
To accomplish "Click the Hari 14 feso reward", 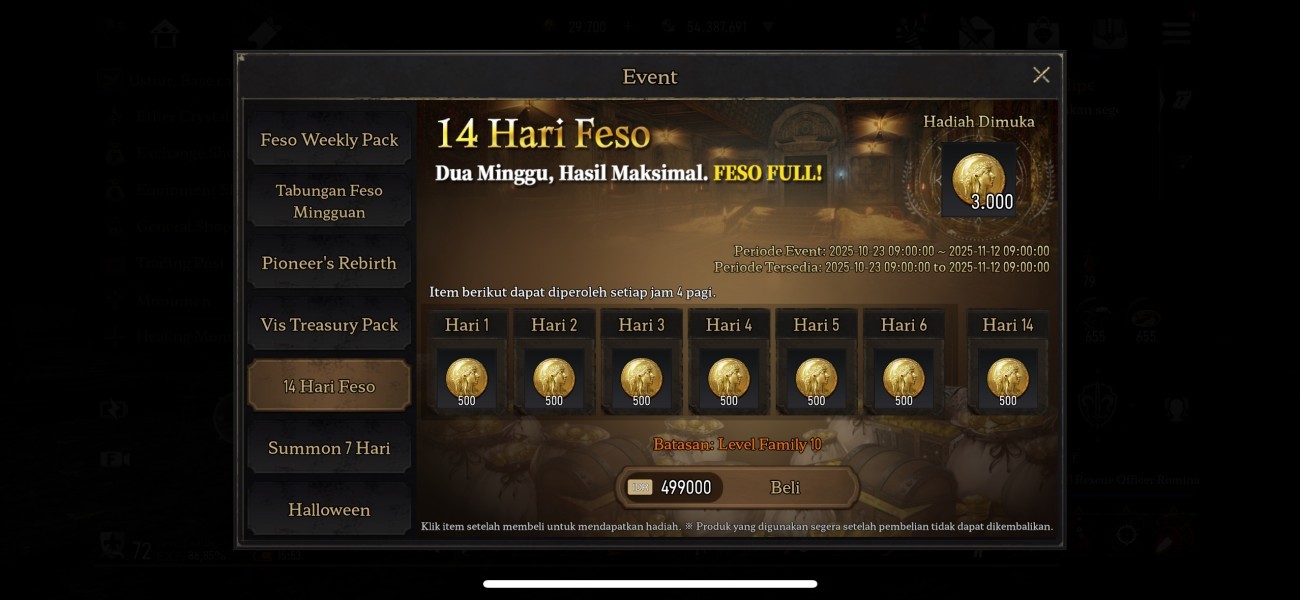I will [x=1008, y=379].
